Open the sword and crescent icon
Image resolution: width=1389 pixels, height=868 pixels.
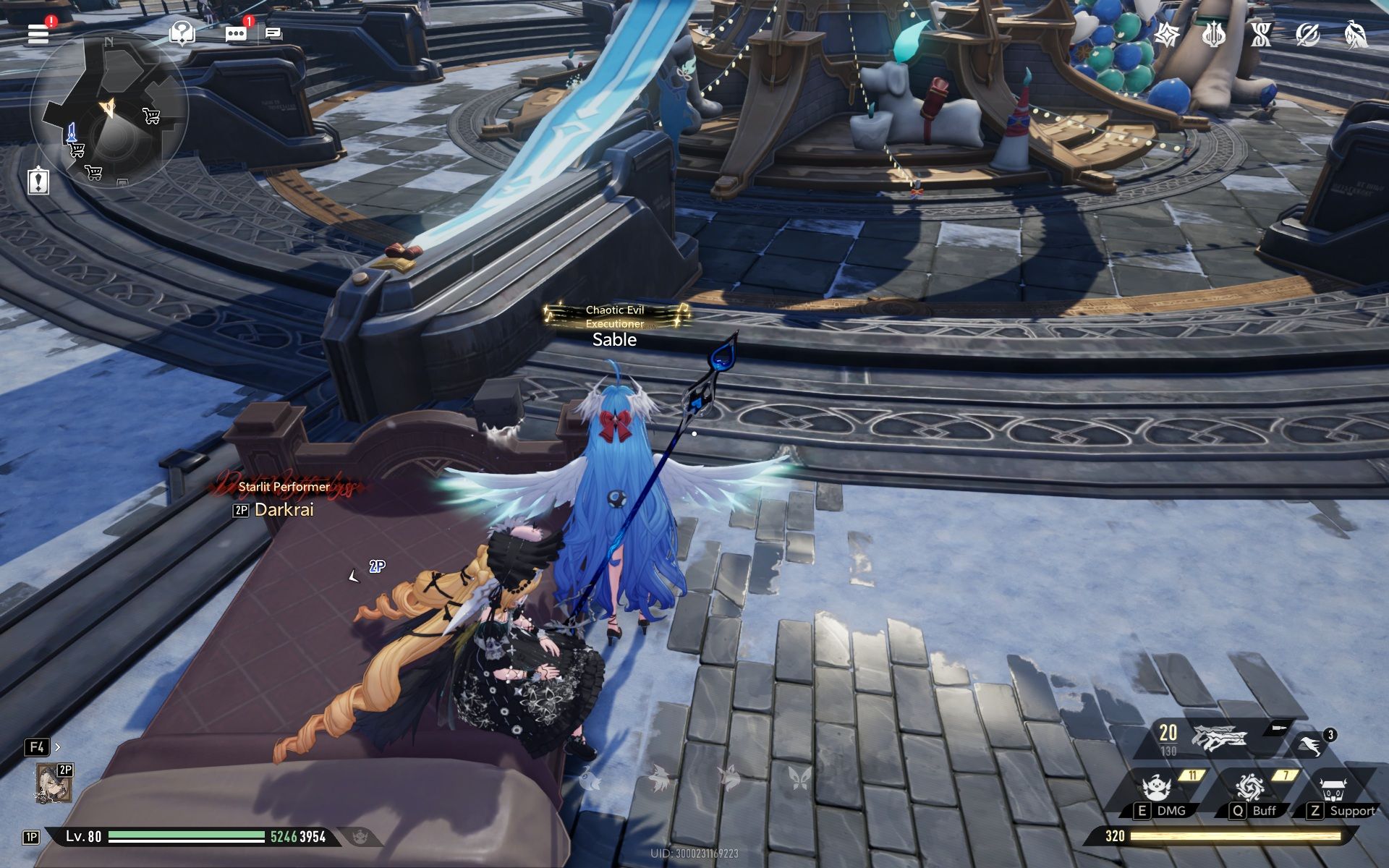coord(1307,34)
